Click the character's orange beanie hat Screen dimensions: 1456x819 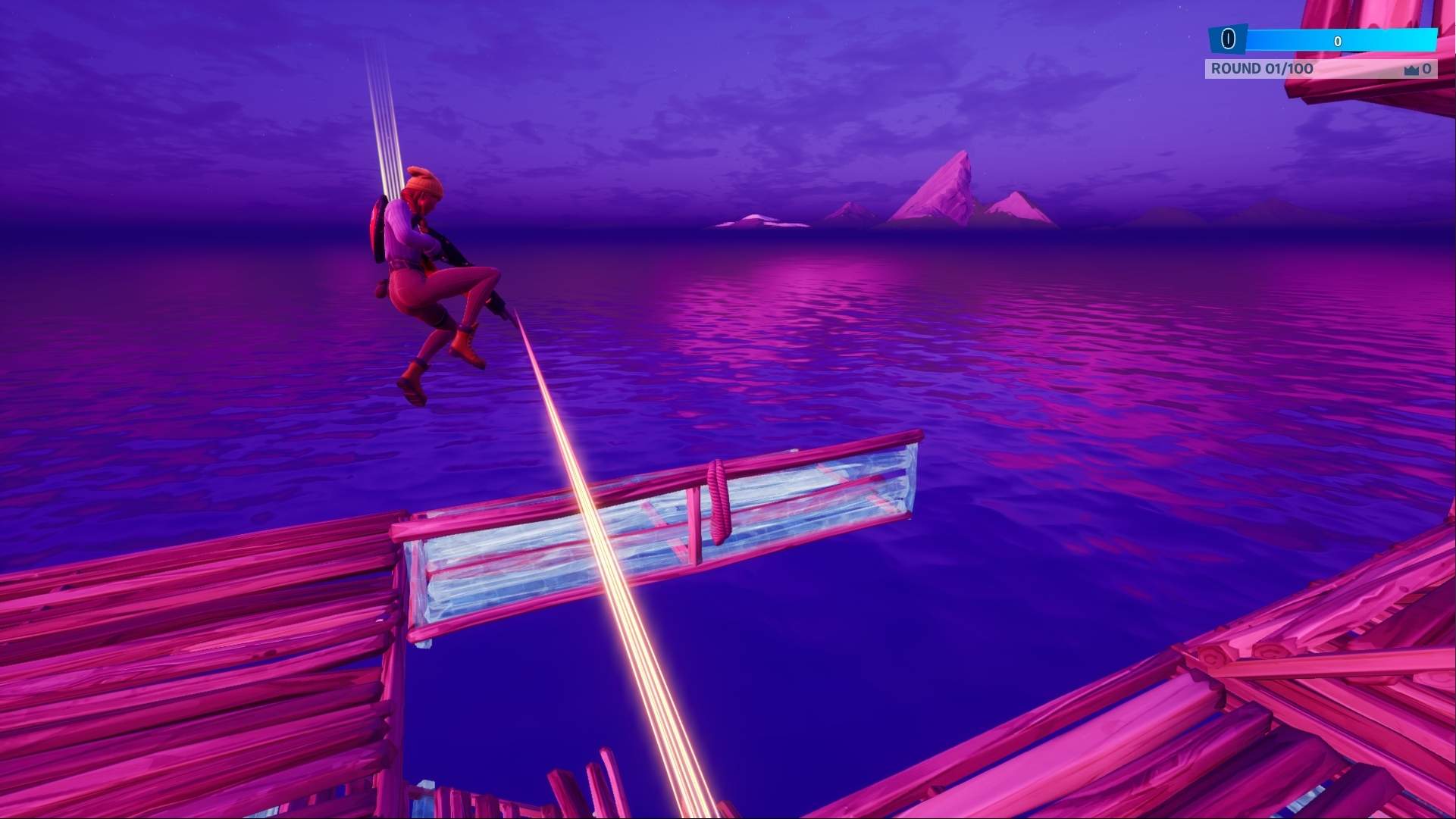[x=422, y=180]
